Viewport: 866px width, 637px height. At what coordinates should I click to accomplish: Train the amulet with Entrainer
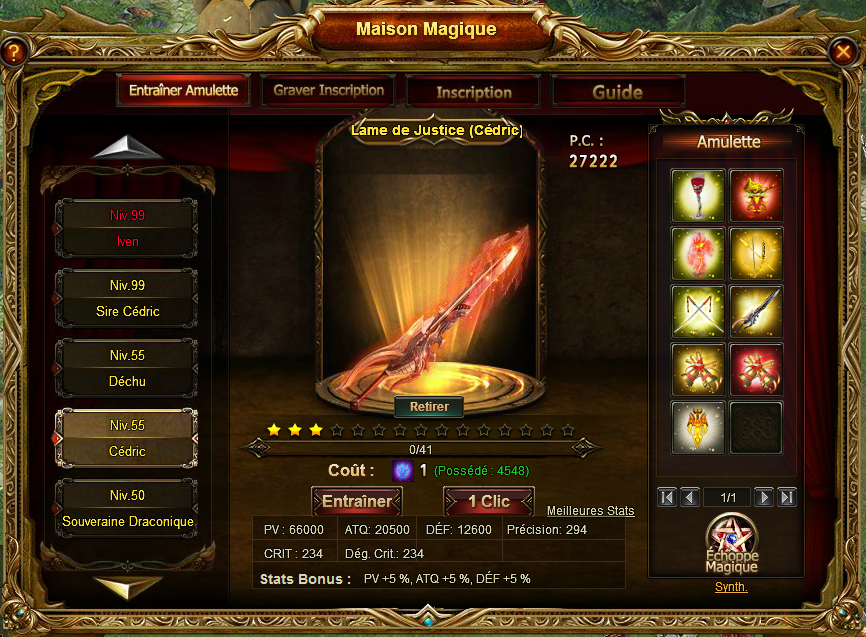coord(357,502)
